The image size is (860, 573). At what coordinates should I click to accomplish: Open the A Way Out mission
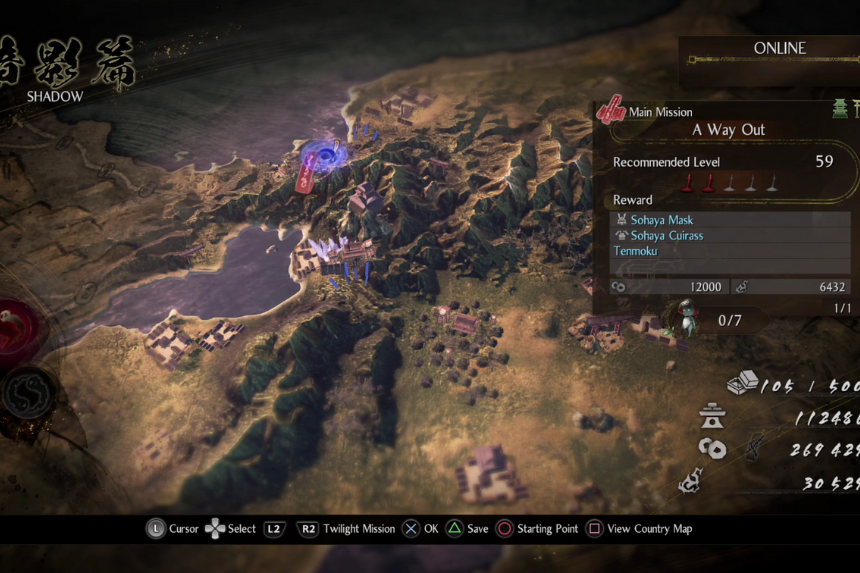(x=730, y=130)
